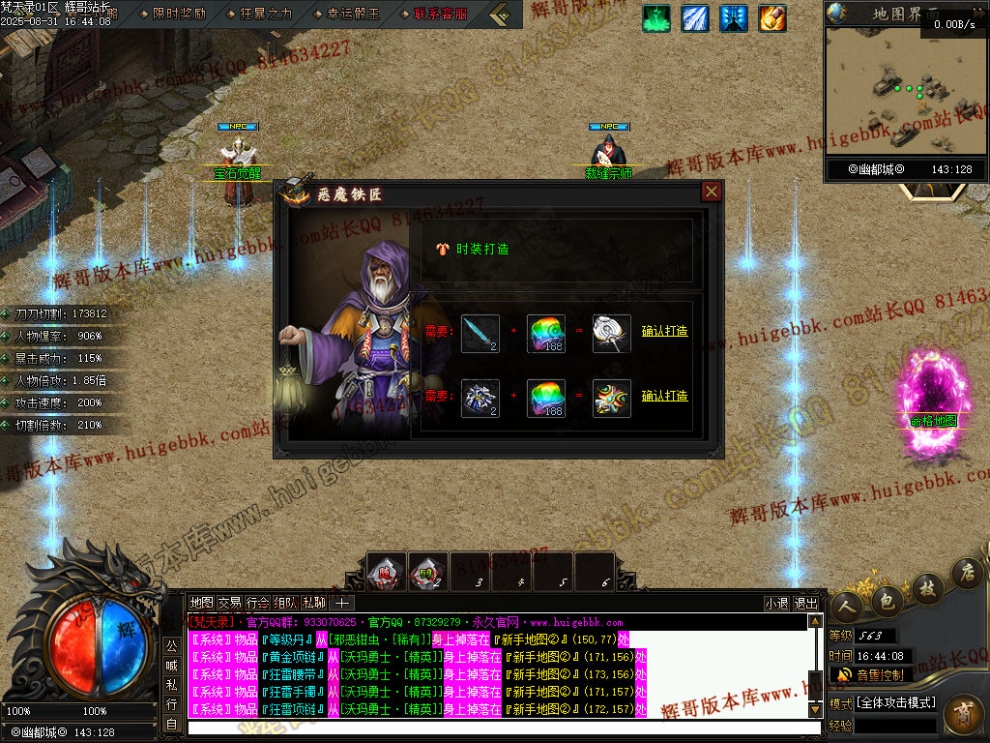Click the 退出 exit button
This screenshot has height=743, width=990.
[805, 603]
